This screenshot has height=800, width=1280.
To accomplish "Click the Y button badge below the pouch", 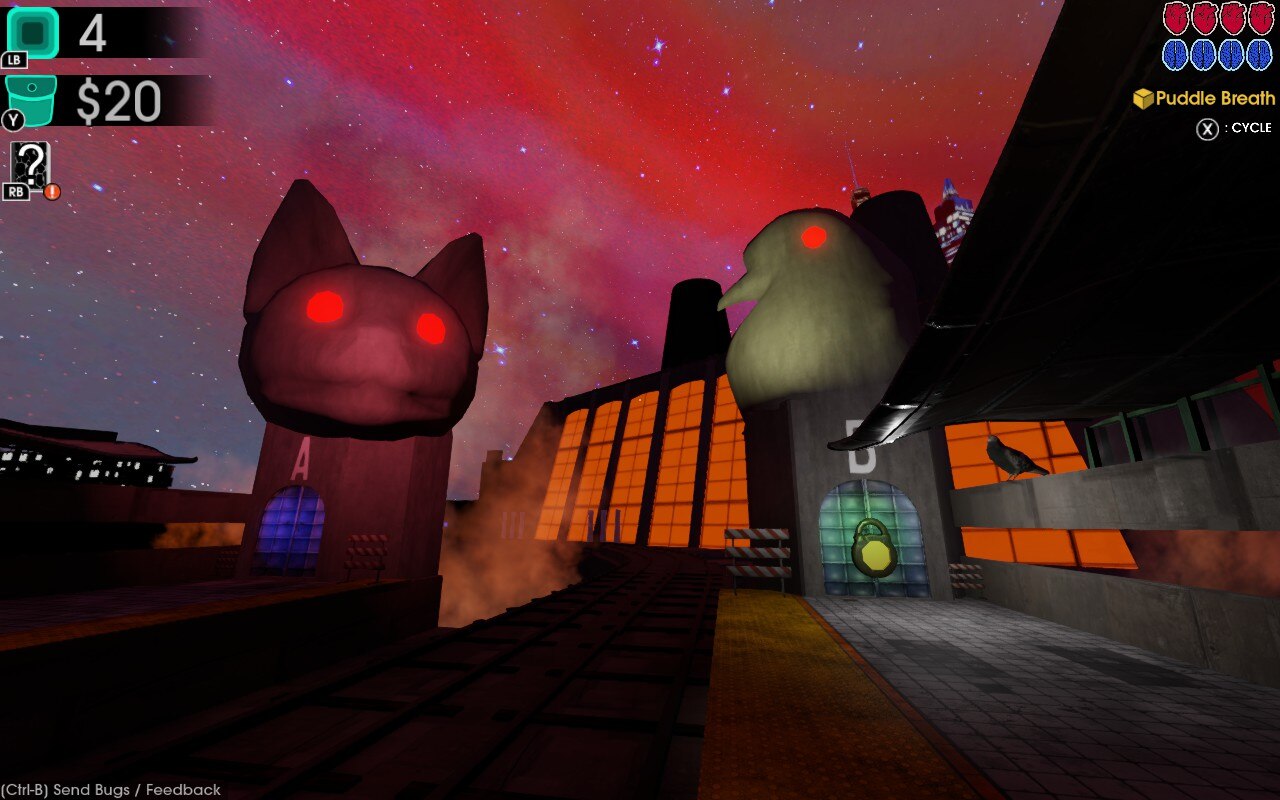I will (x=14, y=117).
